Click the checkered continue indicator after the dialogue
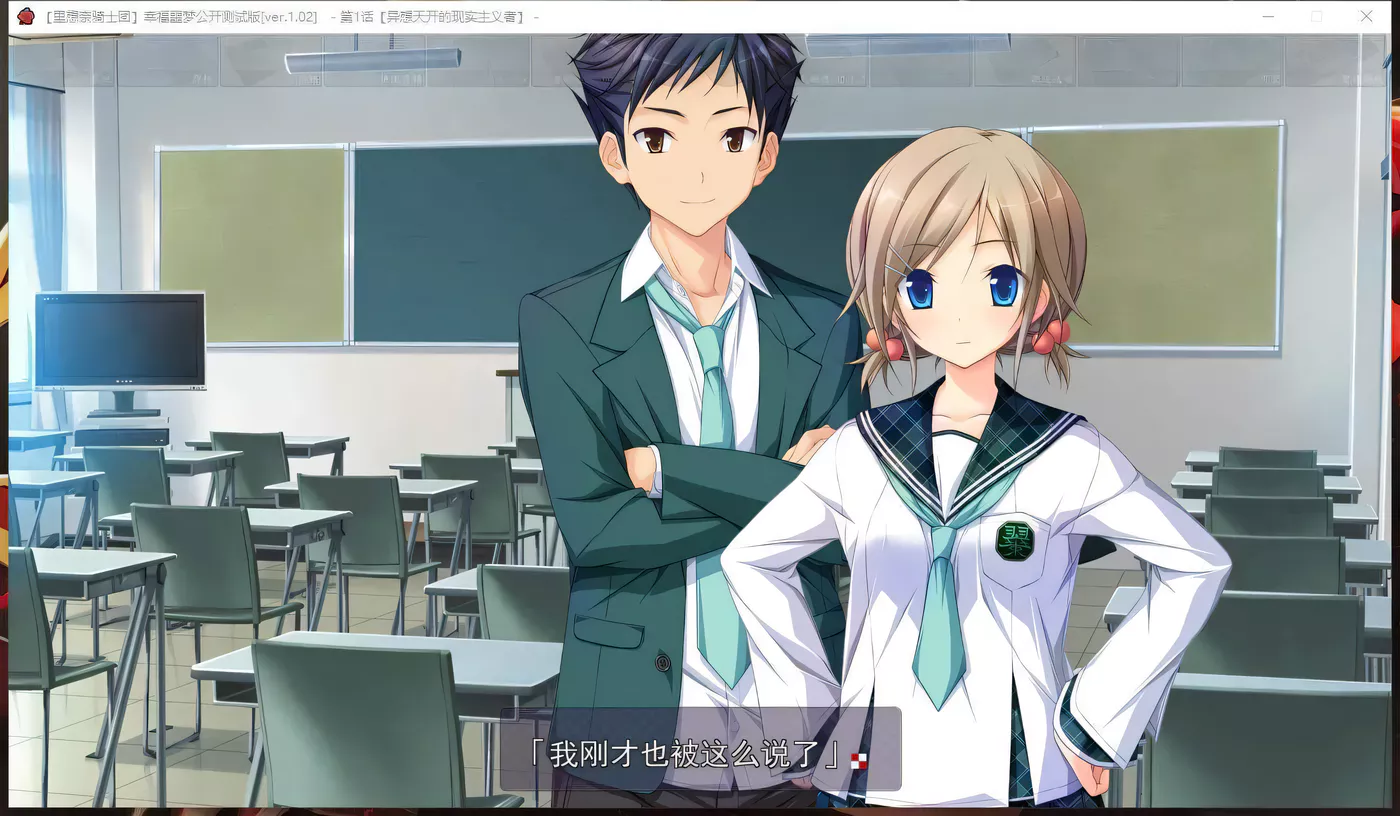The height and width of the screenshot is (816, 1400). (858, 761)
